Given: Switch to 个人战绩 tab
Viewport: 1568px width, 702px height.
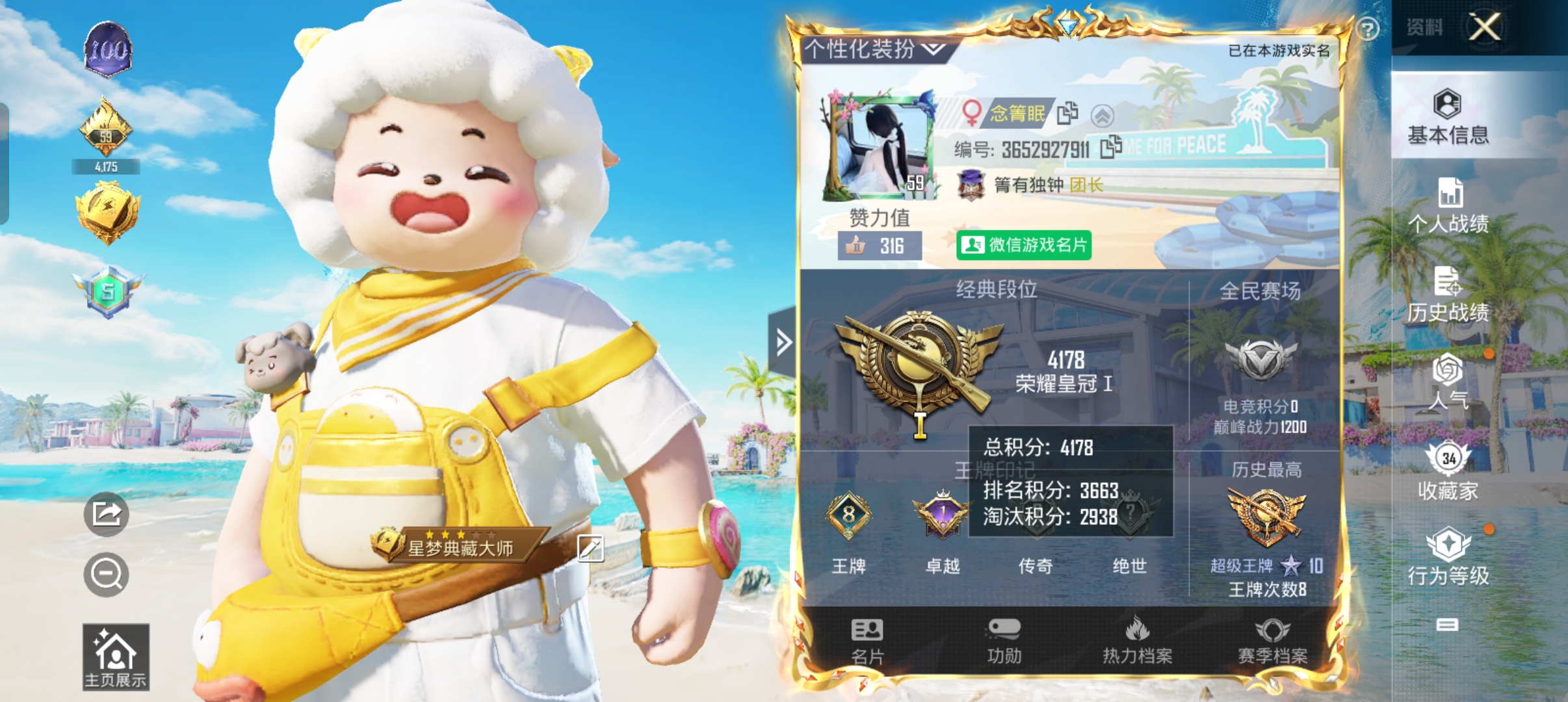Looking at the screenshot, I should (1448, 205).
